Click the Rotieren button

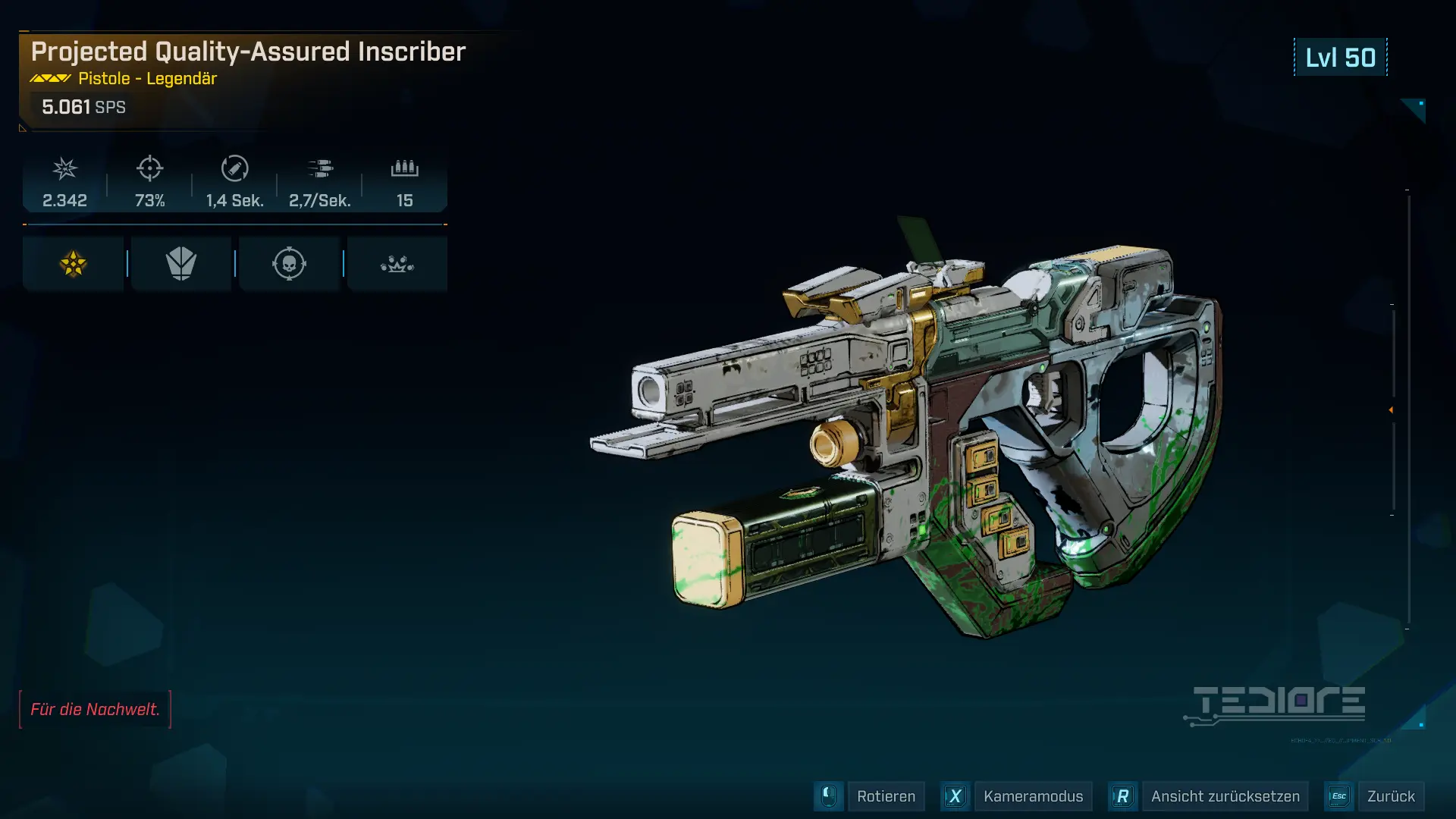tap(885, 796)
